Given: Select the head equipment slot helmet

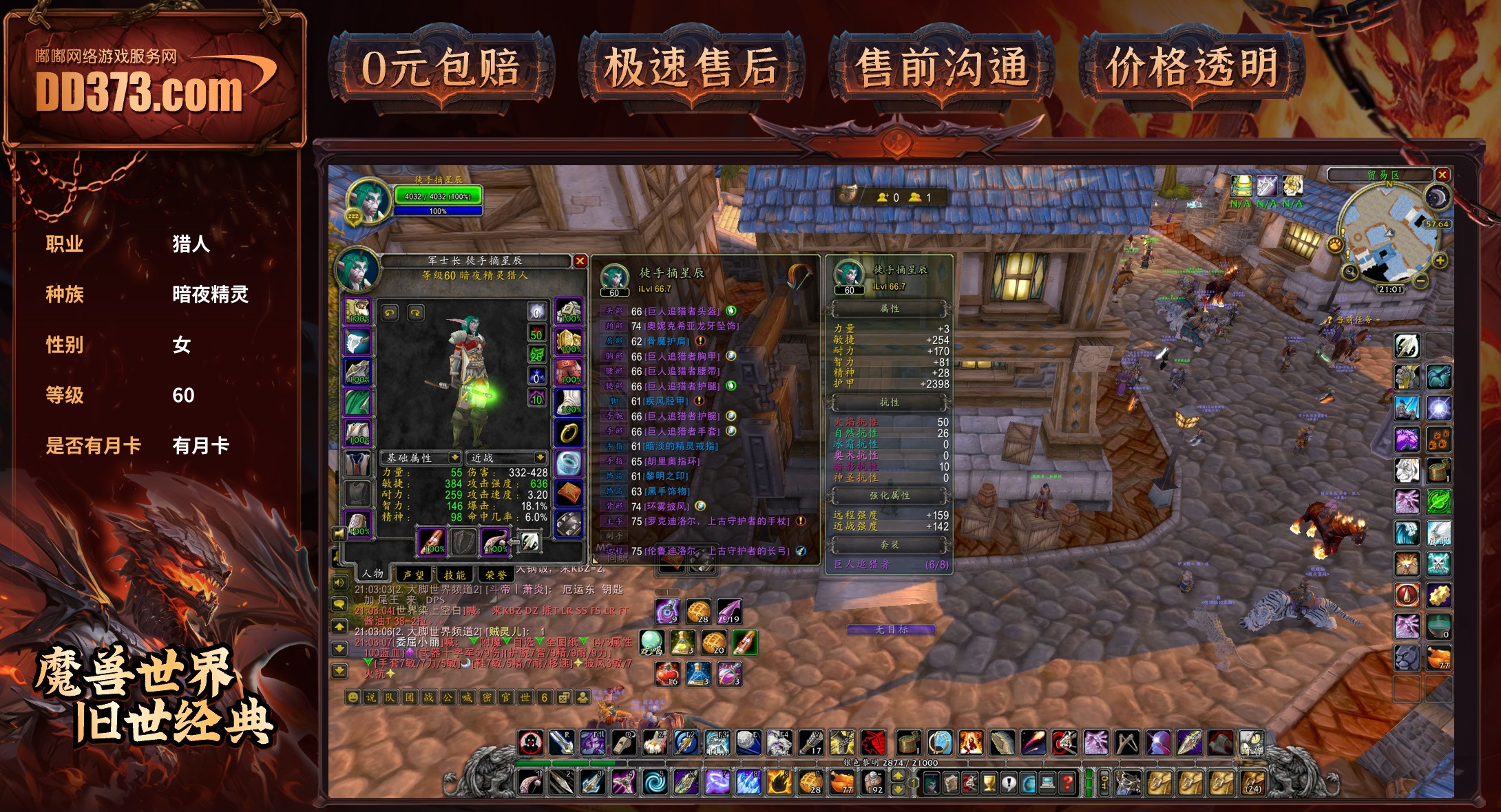Looking at the screenshot, I should pyautogui.click(x=357, y=312).
